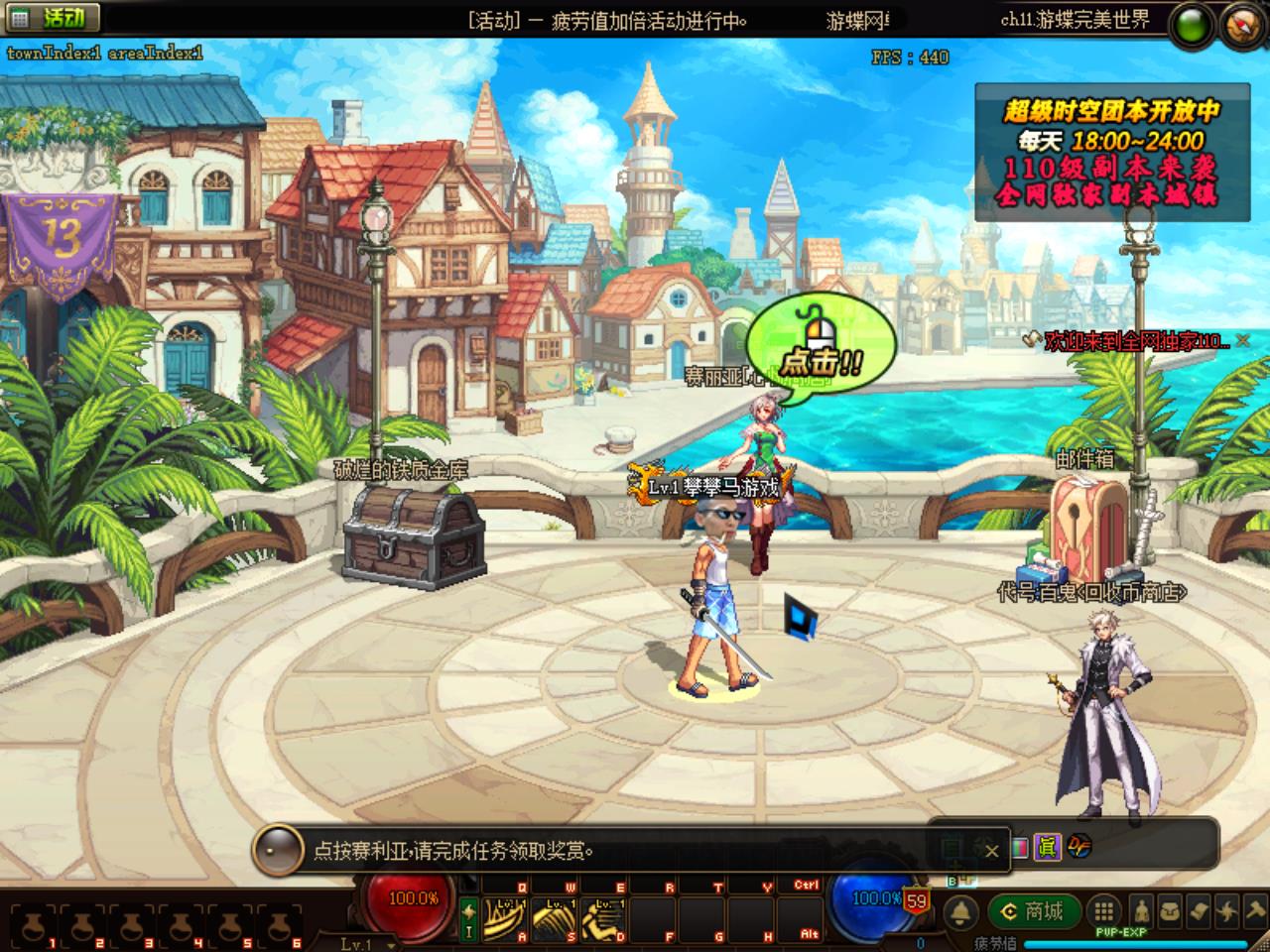Click the round DF logo icon
This screenshot has width=1270, height=952.
pyautogui.click(x=1079, y=847)
